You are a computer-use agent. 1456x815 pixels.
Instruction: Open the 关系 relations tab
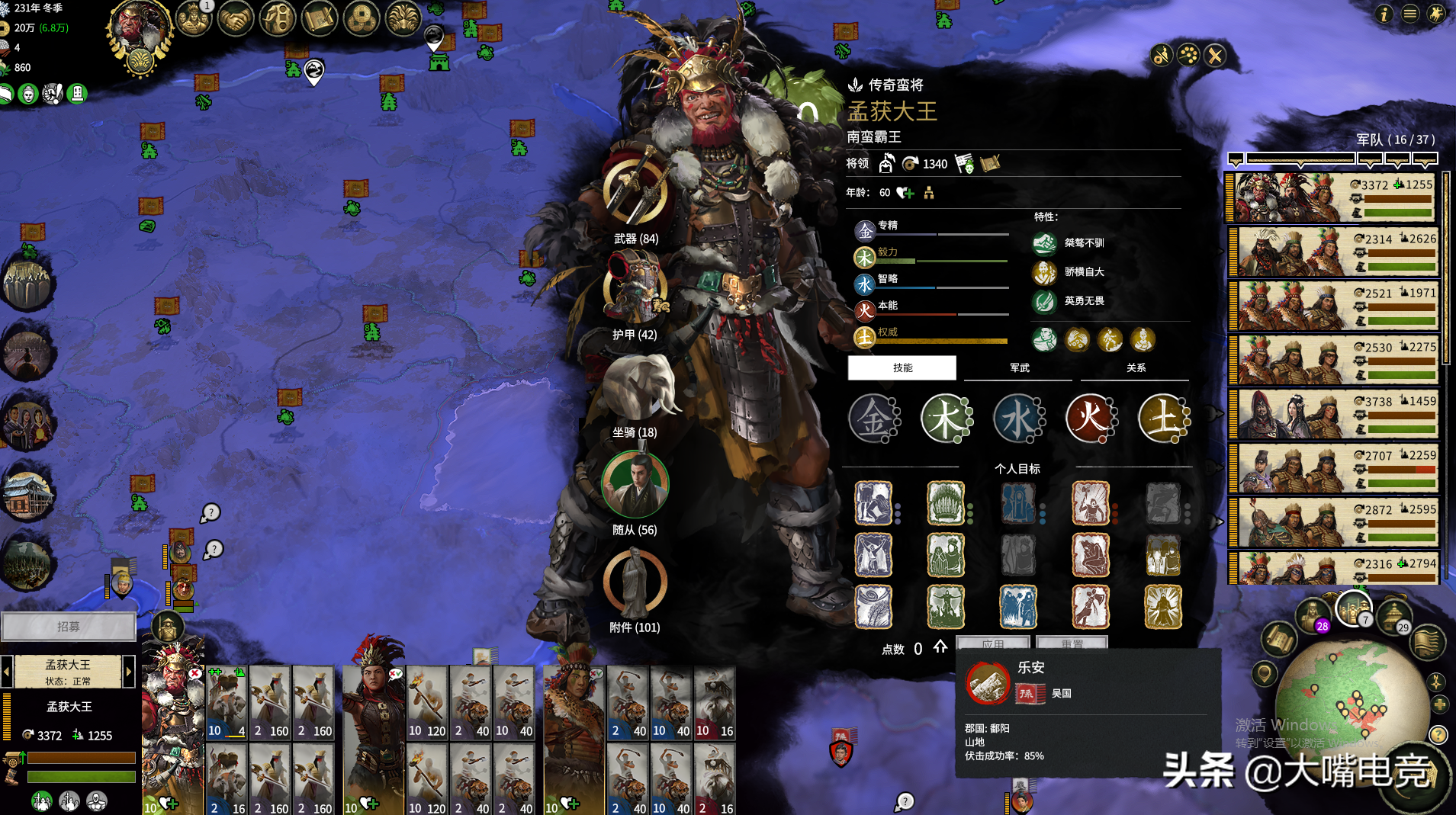1136,367
